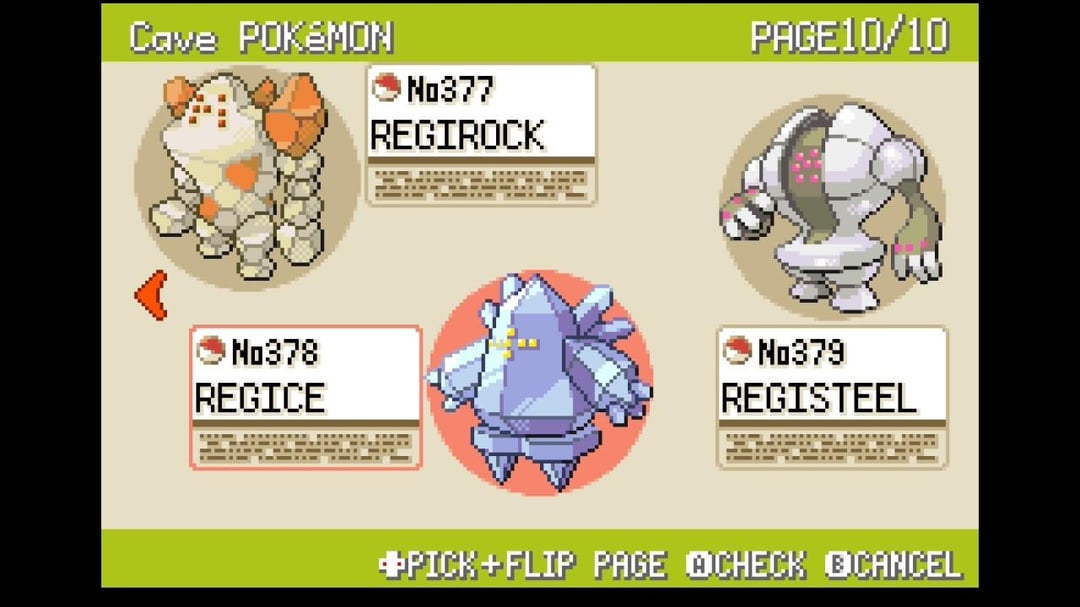Viewport: 1080px width, 607px height.
Task: Select the Regirock No377 name card
Action: tap(481, 134)
